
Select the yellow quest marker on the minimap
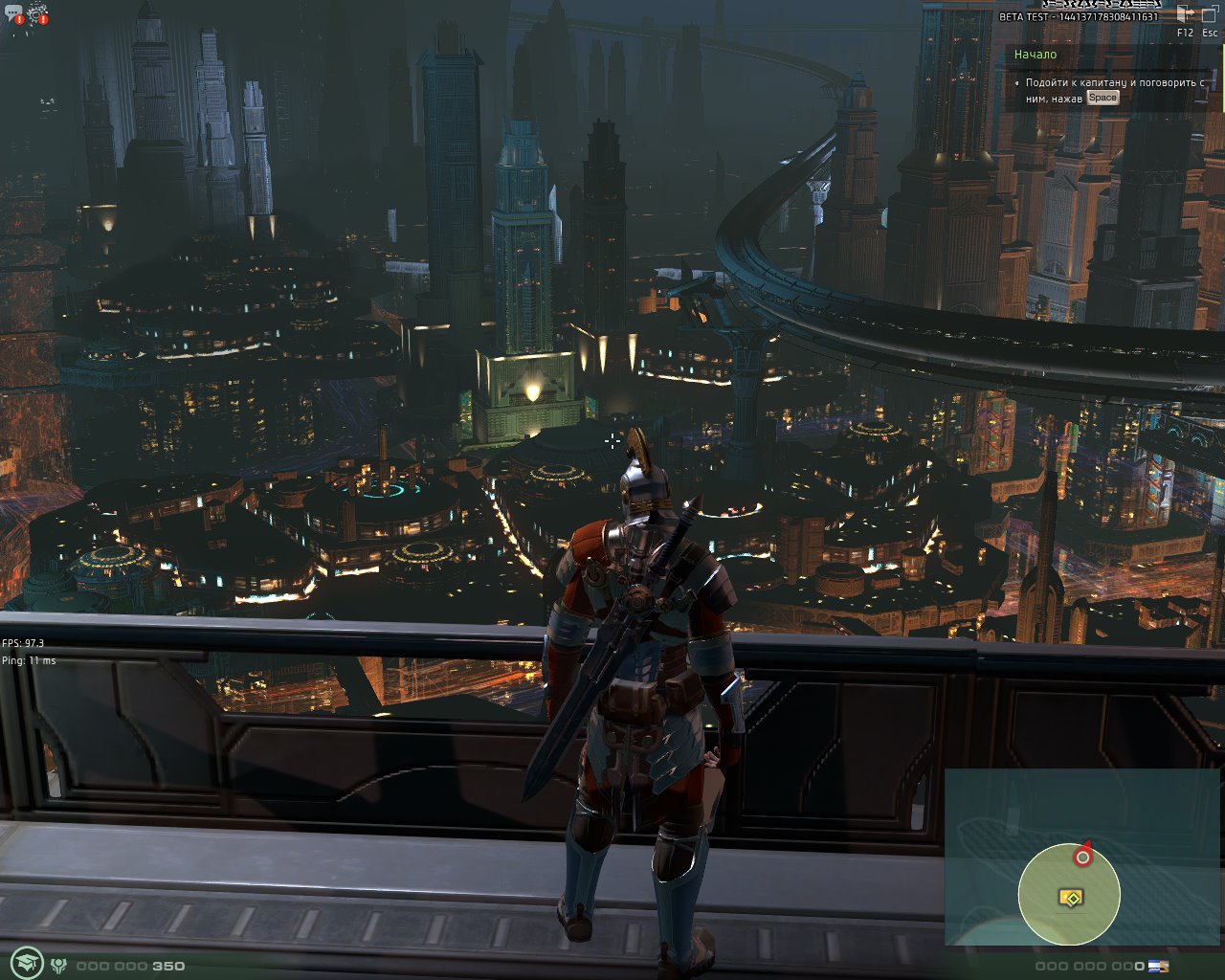pos(1071,898)
